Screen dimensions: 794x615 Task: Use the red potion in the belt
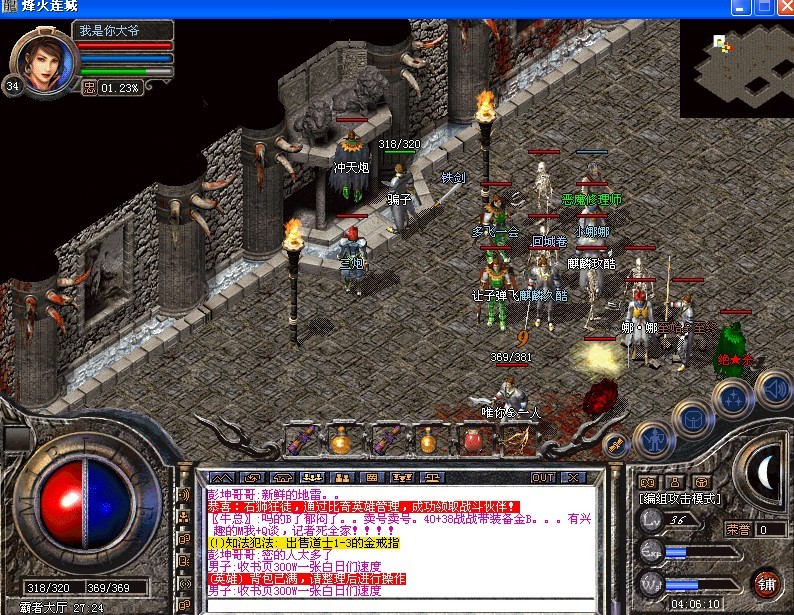tap(472, 439)
